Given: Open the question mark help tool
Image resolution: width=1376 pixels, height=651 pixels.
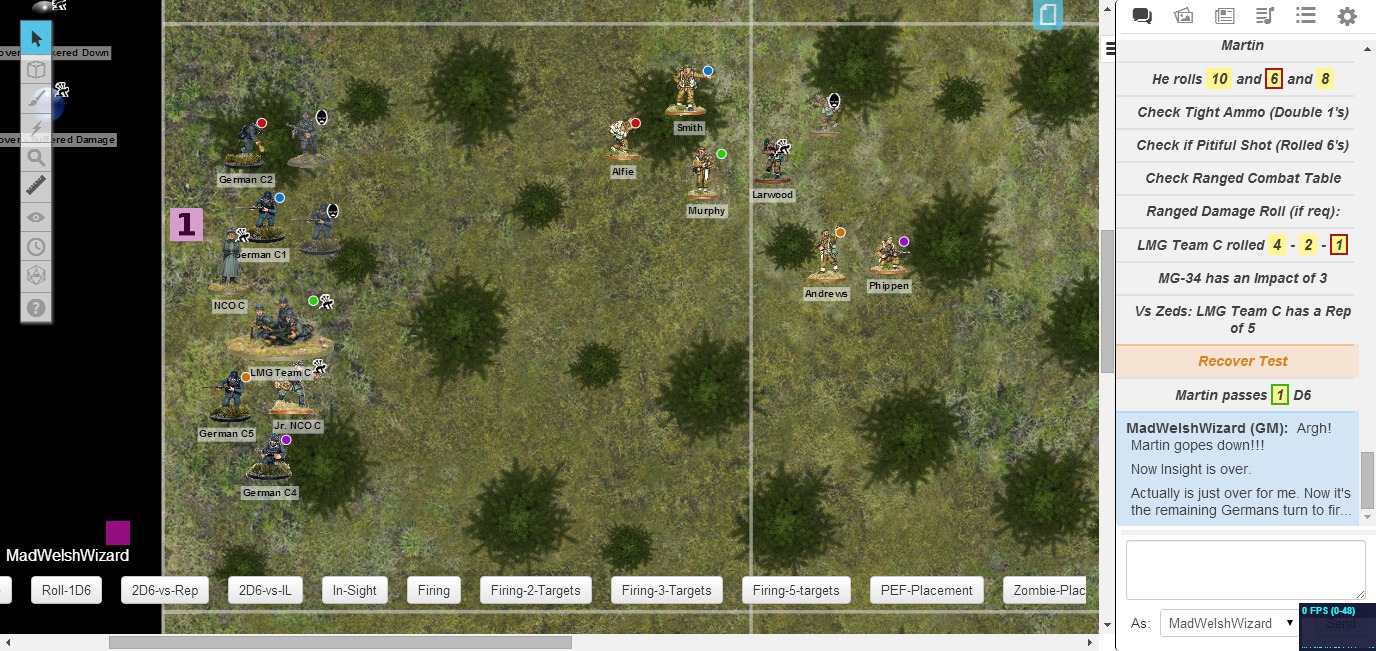Looking at the screenshot, I should [x=36, y=307].
